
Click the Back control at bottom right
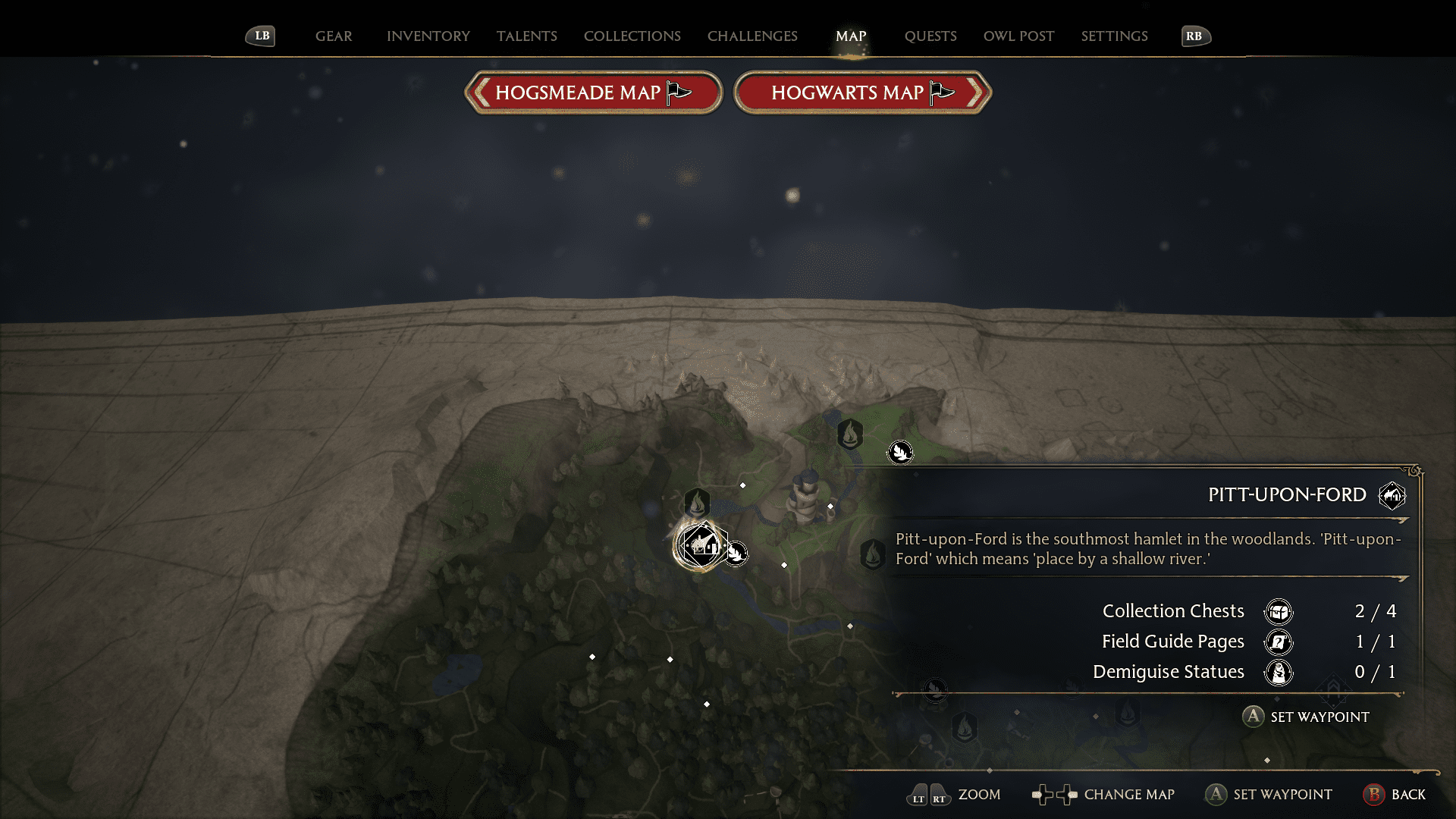1396,795
